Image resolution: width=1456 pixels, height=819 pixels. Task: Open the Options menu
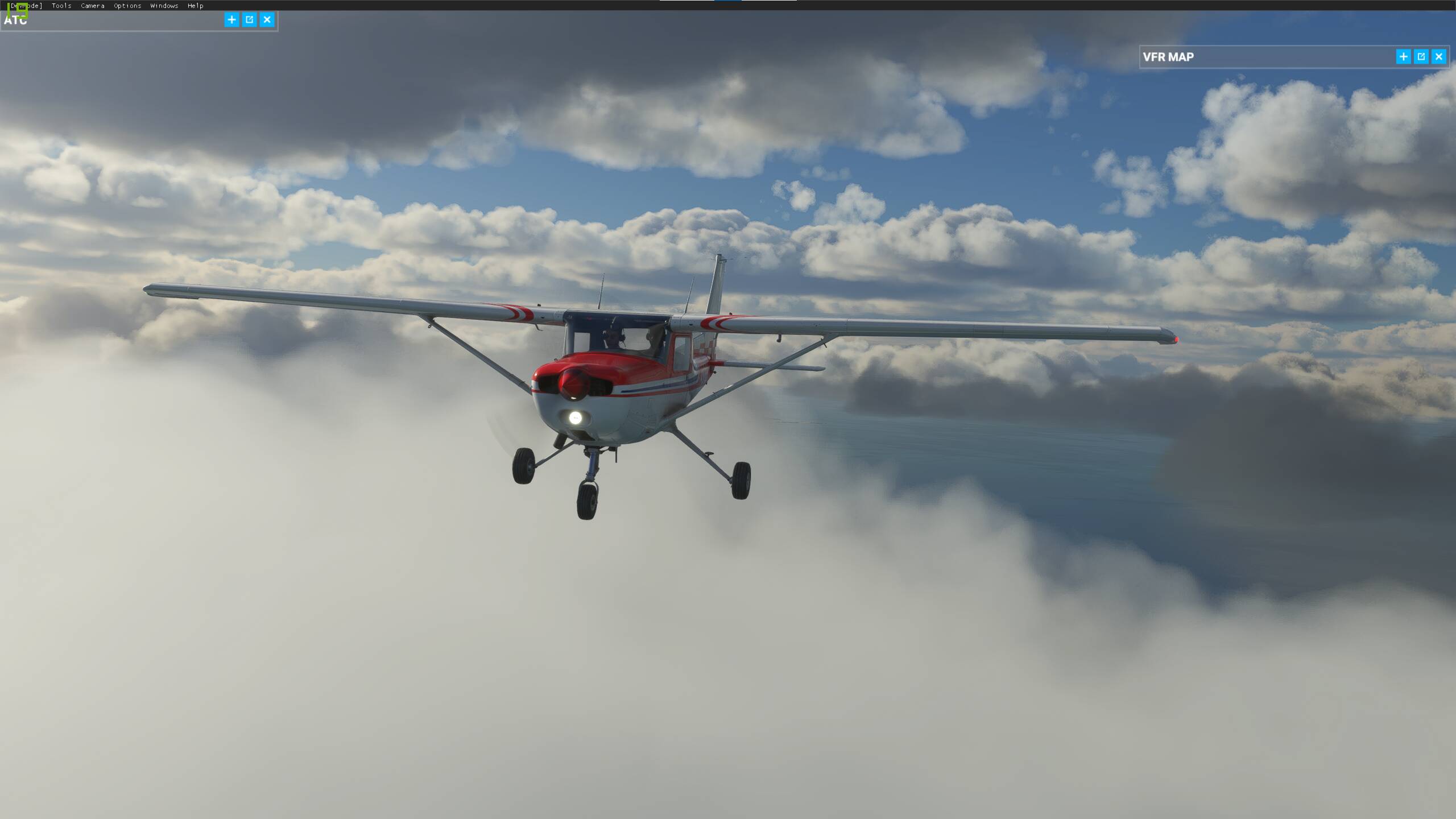[x=126, y=6]
